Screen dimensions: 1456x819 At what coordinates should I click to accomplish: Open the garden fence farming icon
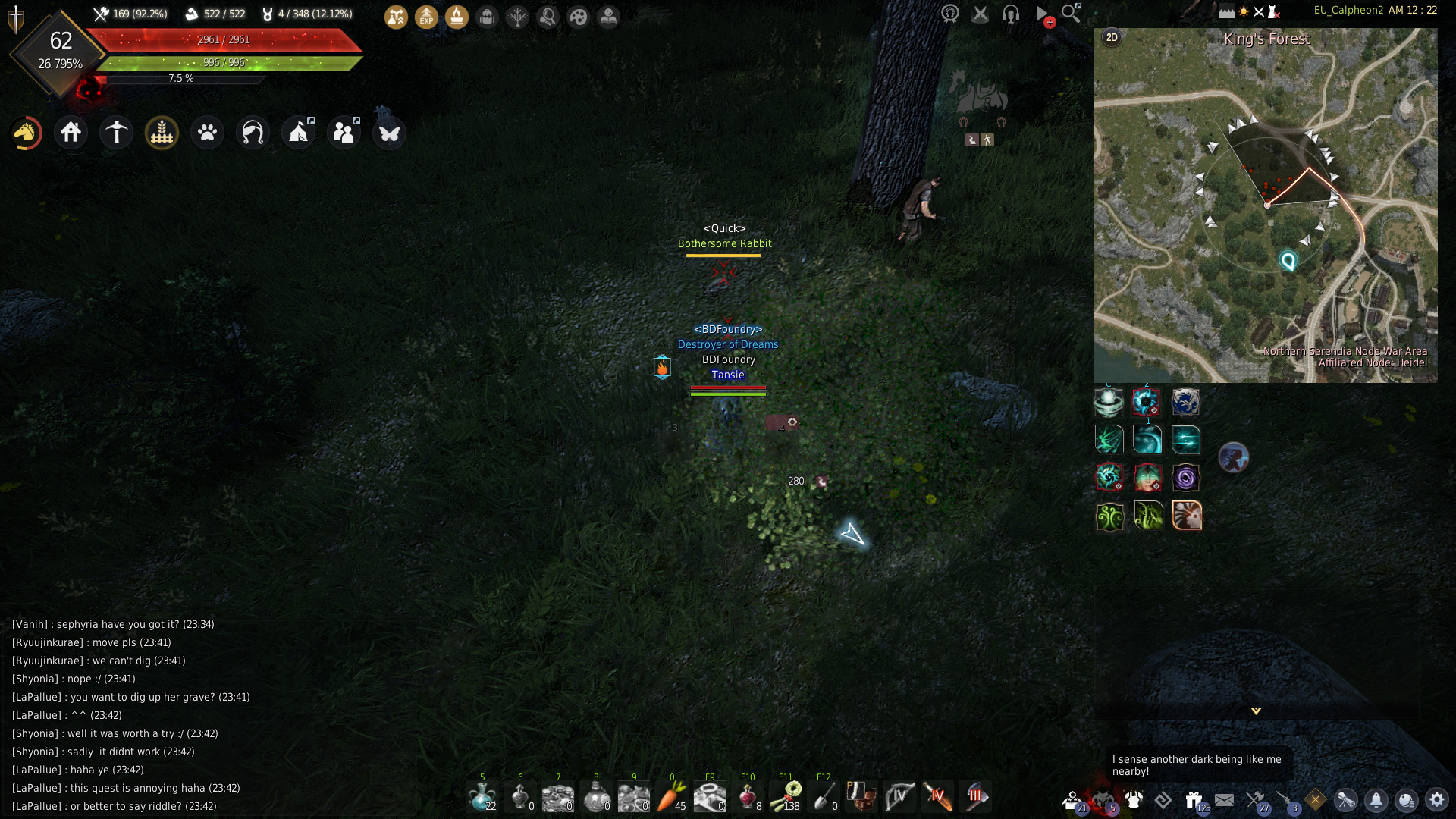click(x=162, y=133)
